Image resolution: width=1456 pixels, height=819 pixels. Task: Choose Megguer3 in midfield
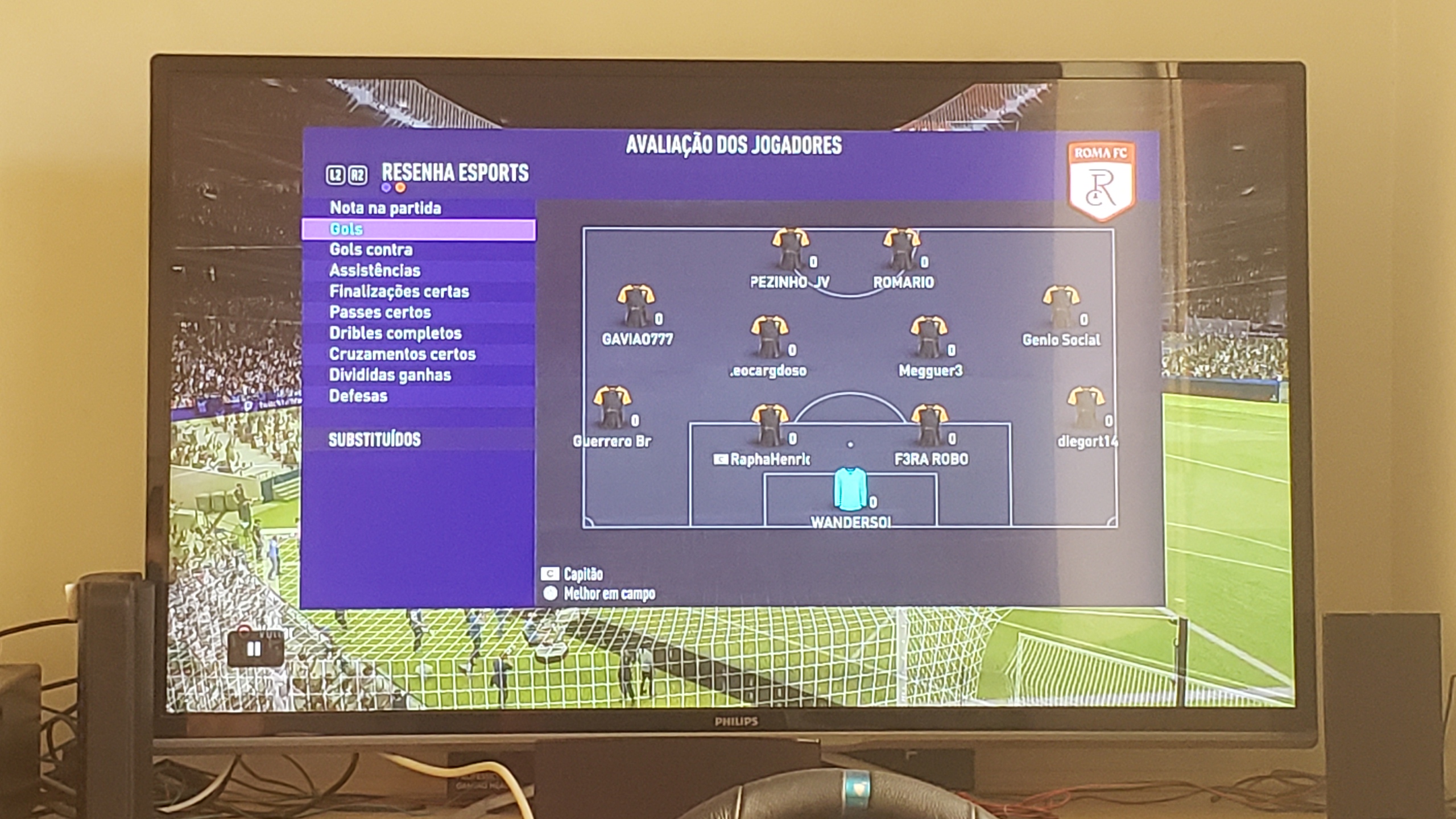(x=929, y=338)
